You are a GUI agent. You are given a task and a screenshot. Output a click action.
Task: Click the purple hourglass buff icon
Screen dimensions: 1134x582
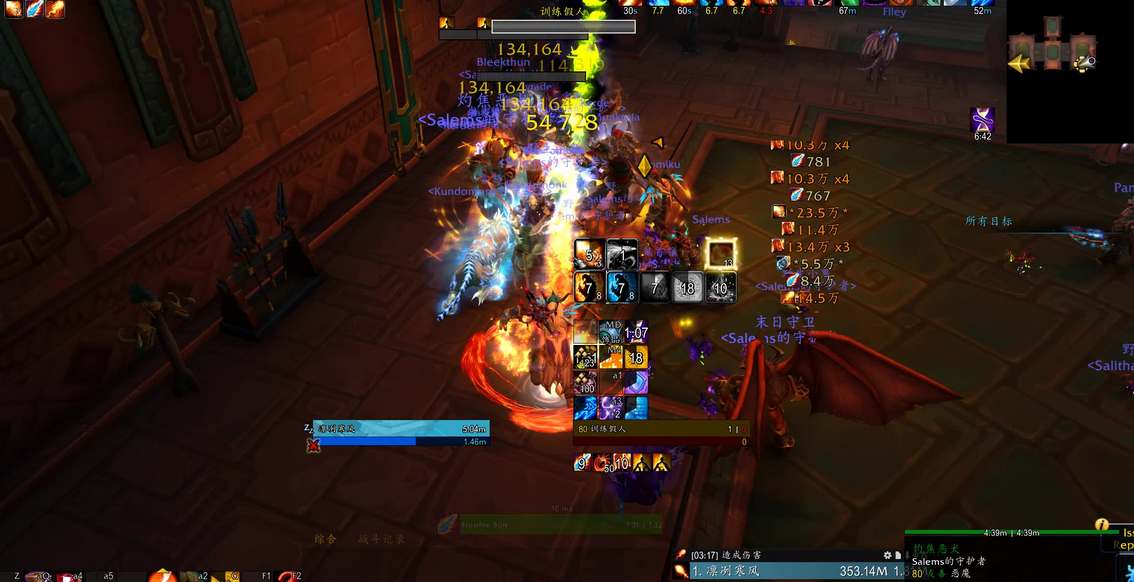point(982,120)
